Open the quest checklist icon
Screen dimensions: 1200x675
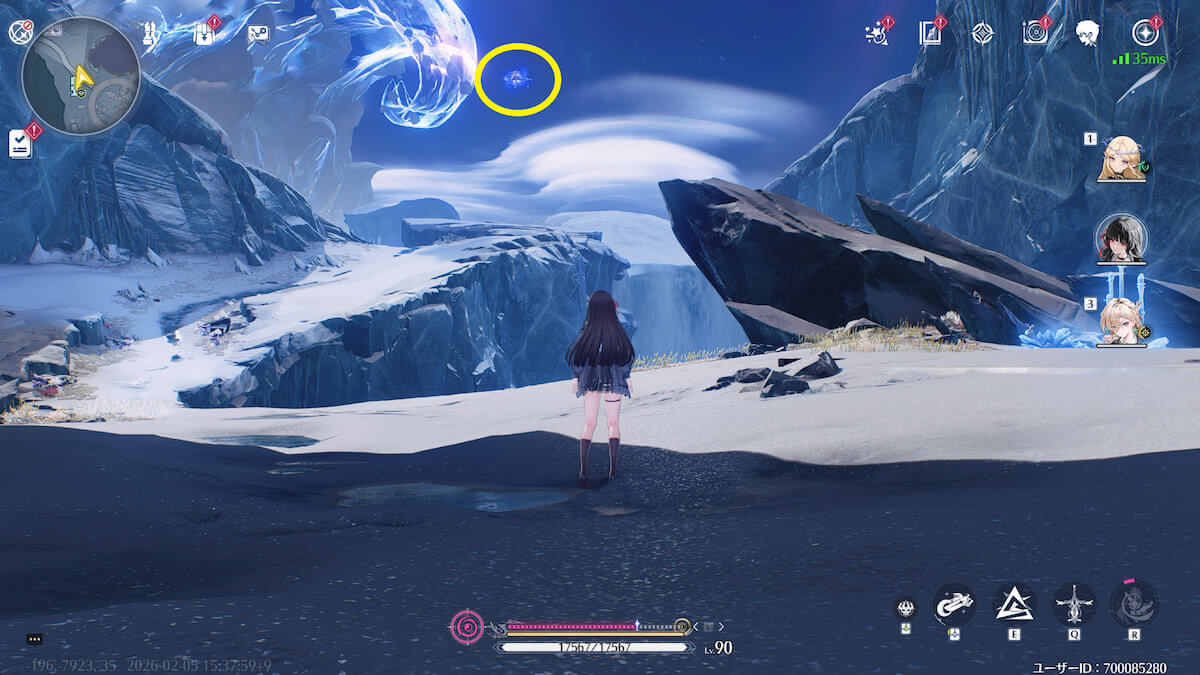pyautogui.click(x=20, y=144)
